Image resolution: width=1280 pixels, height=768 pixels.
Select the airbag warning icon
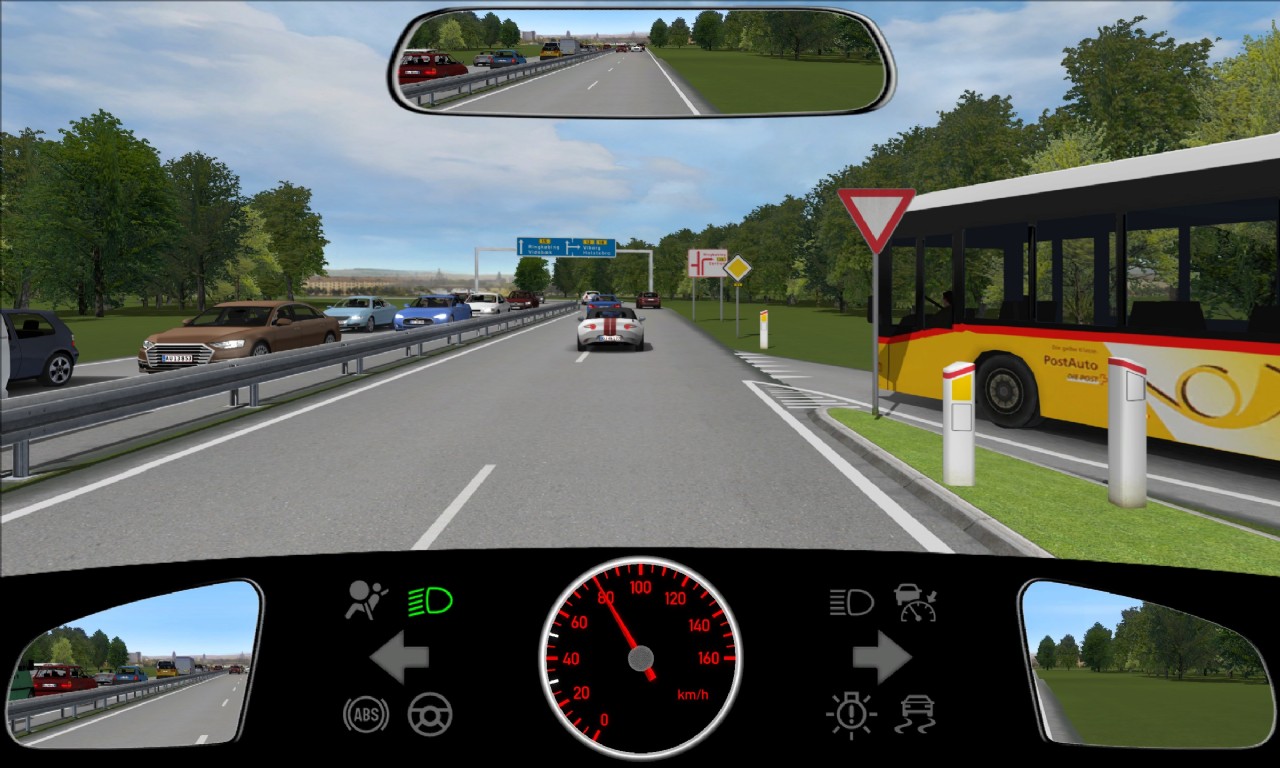[x=366, y=600]
